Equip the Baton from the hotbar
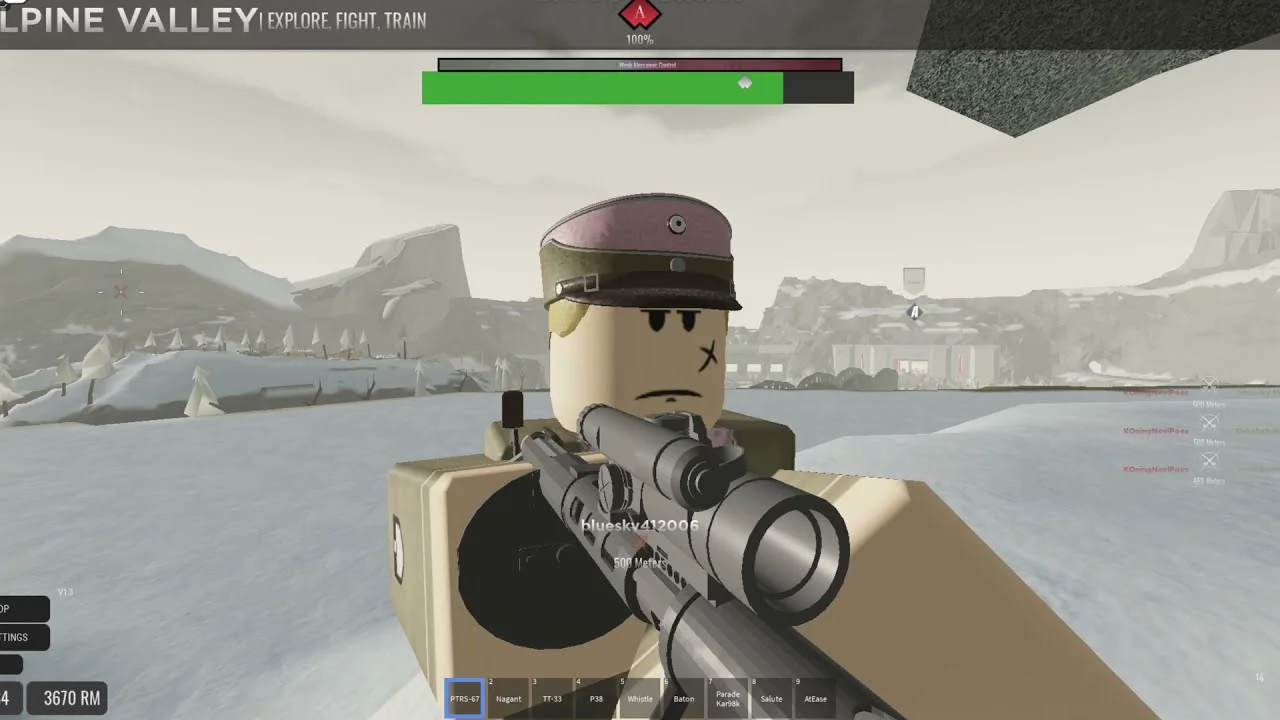The height and width of the screenshot is (720, 1280). click(684, 698)
